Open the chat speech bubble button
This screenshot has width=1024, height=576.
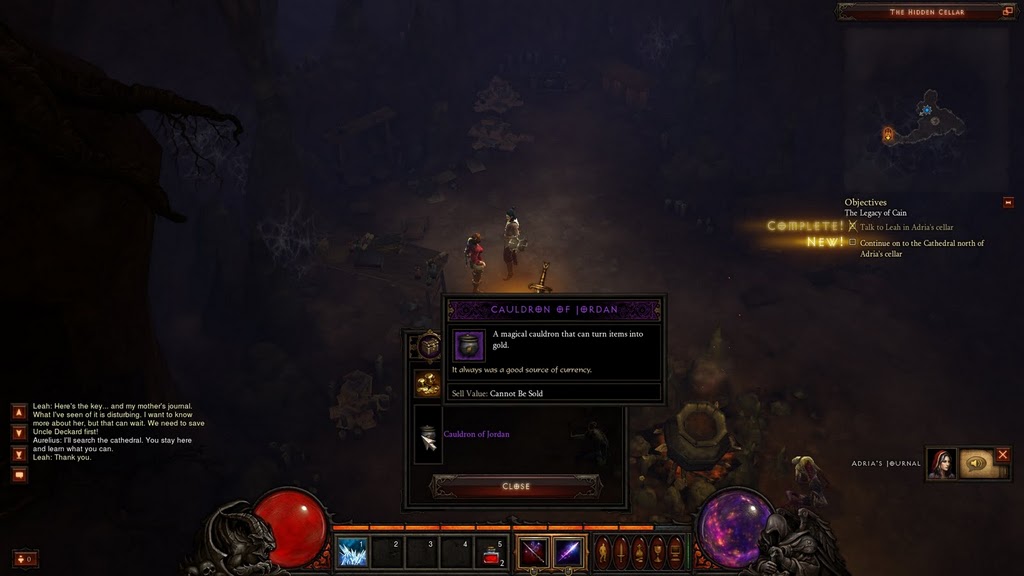tap(19, 475)
